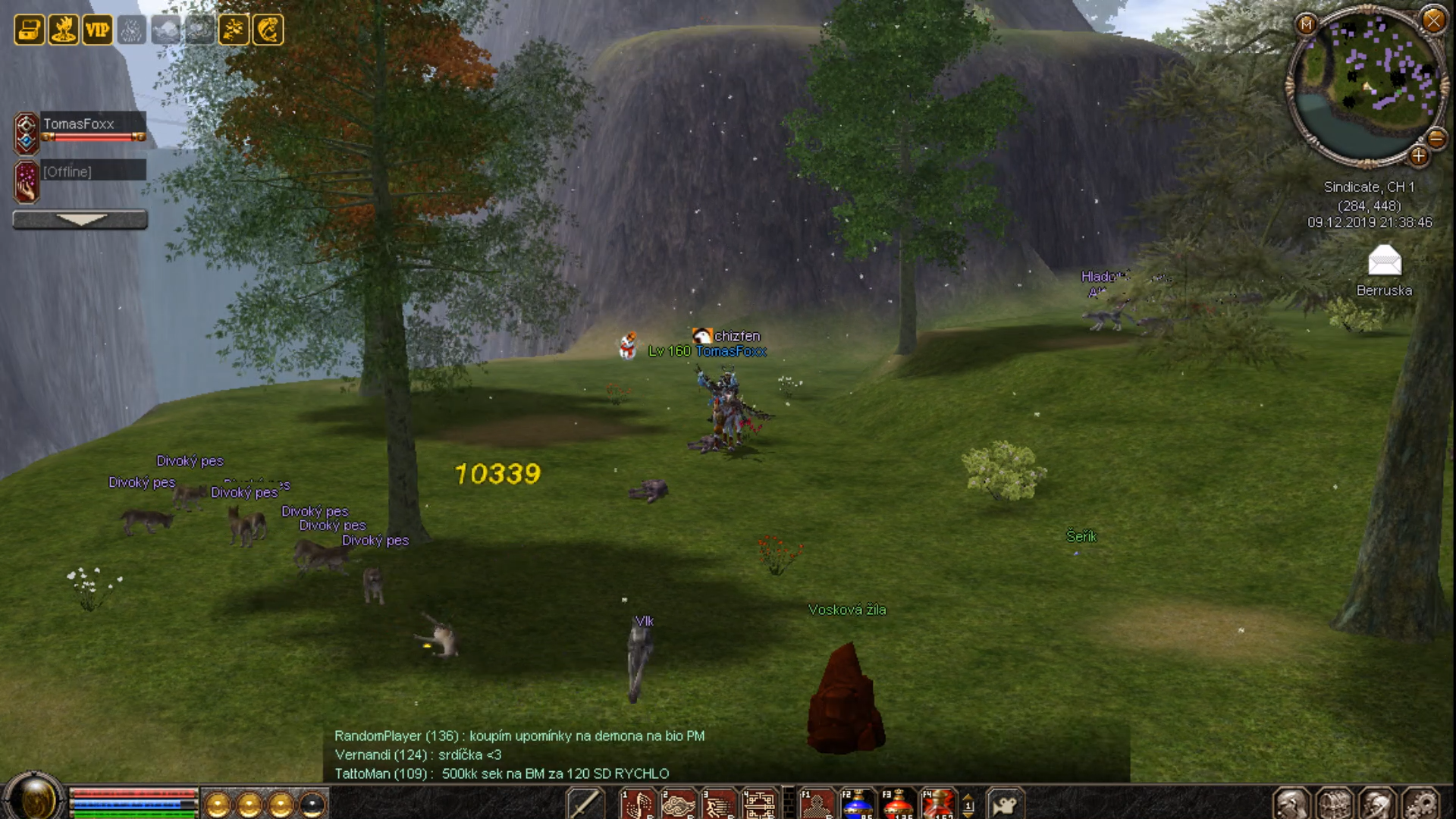
Task: Open the whisper envelope from Berruska
Action: pos(1384,262)
